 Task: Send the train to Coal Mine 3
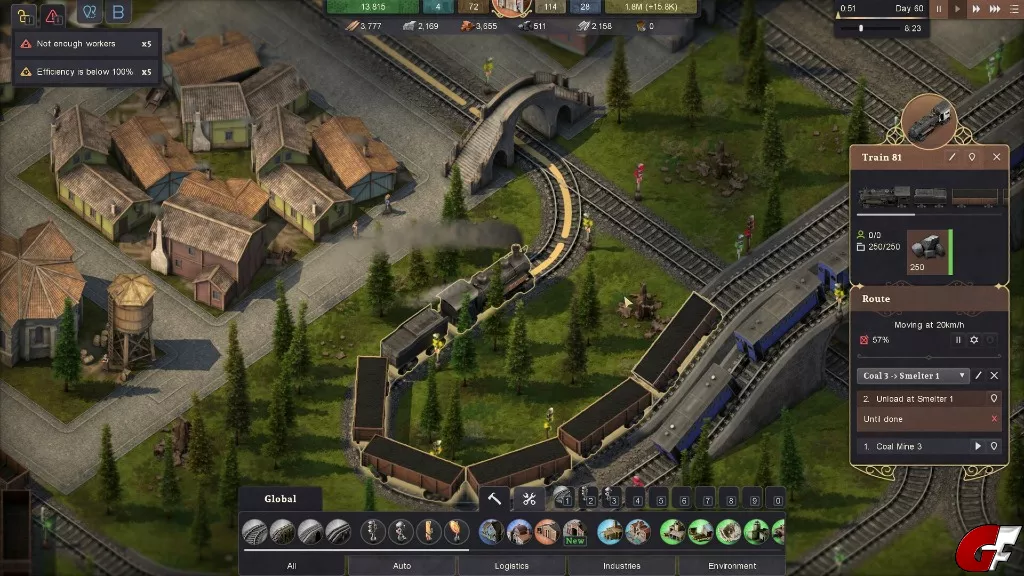pyautogui.click(x=978, y=446)
